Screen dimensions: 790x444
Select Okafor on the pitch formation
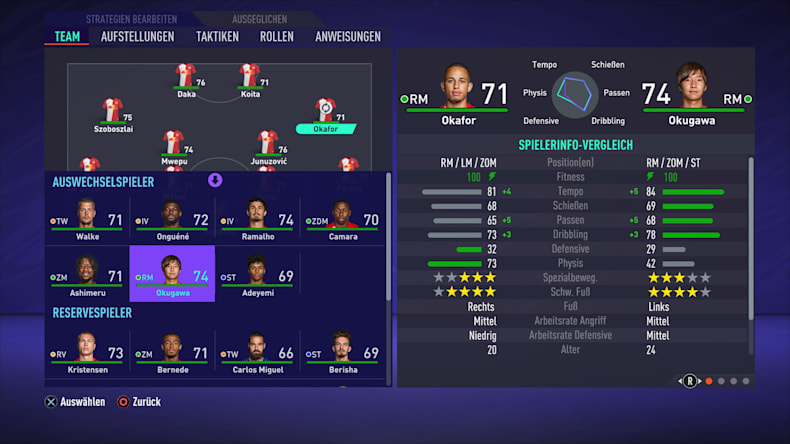click(x=325, y=114)
